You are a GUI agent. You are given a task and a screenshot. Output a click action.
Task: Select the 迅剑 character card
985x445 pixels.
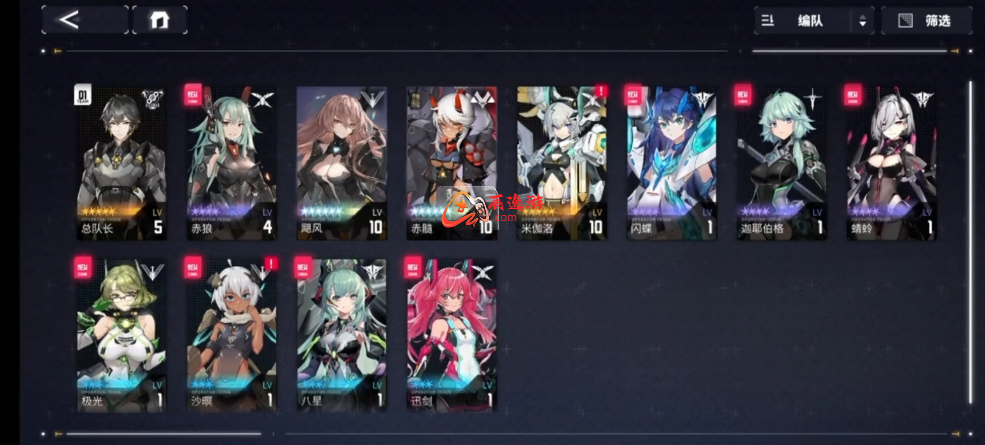click(x=451, y=334)
